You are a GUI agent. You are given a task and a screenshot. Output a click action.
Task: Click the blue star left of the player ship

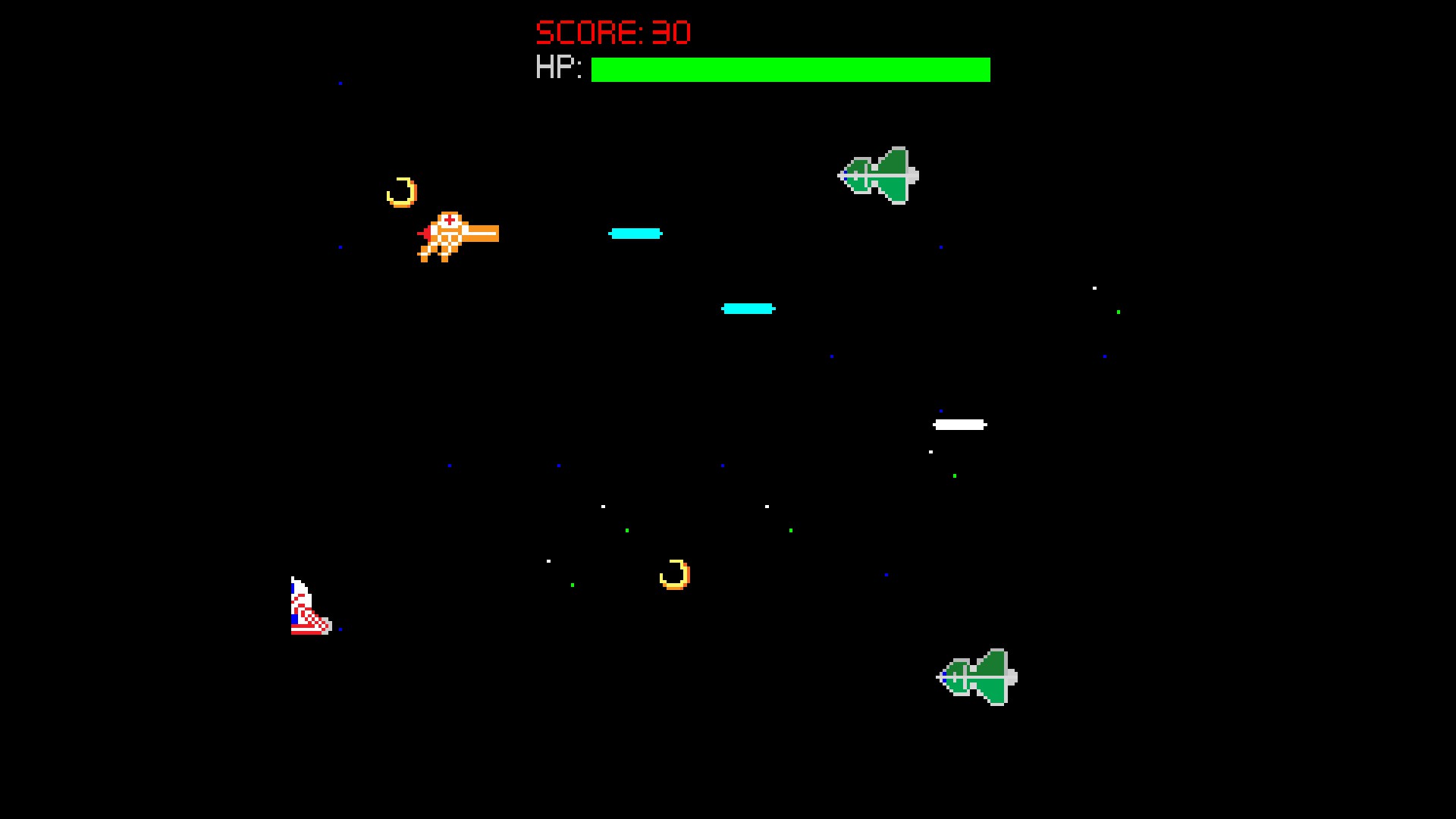(x=340, y=246)
